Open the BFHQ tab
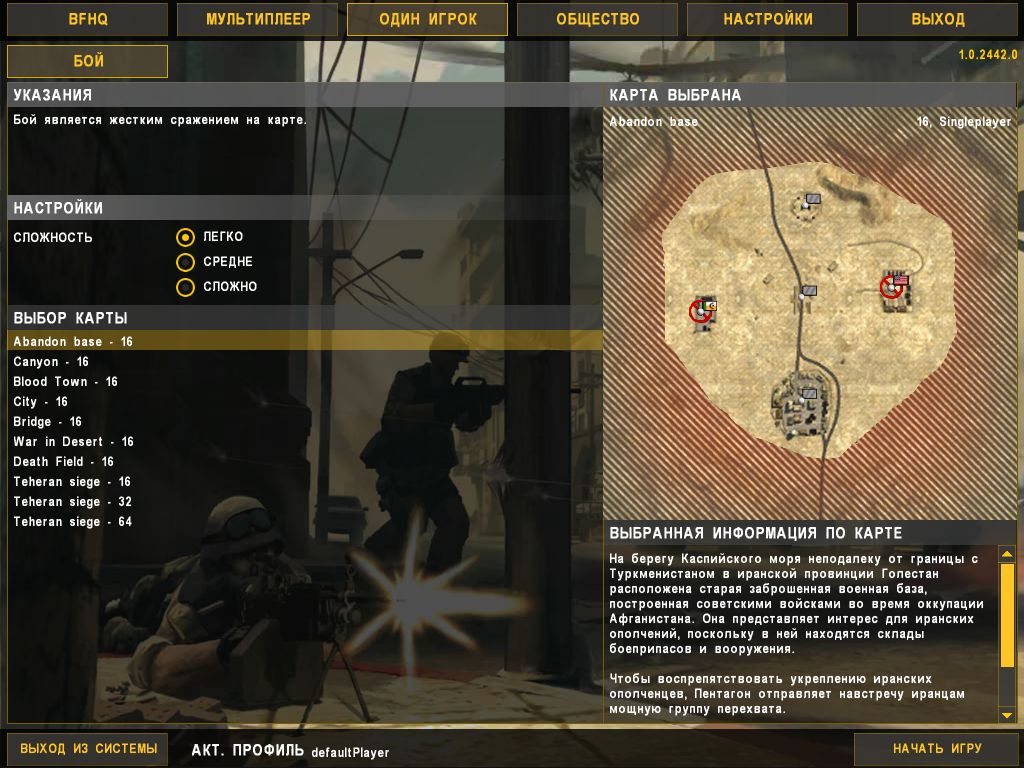The height and width of the screenshot is (768, 1024). click(x=87, y=19)
